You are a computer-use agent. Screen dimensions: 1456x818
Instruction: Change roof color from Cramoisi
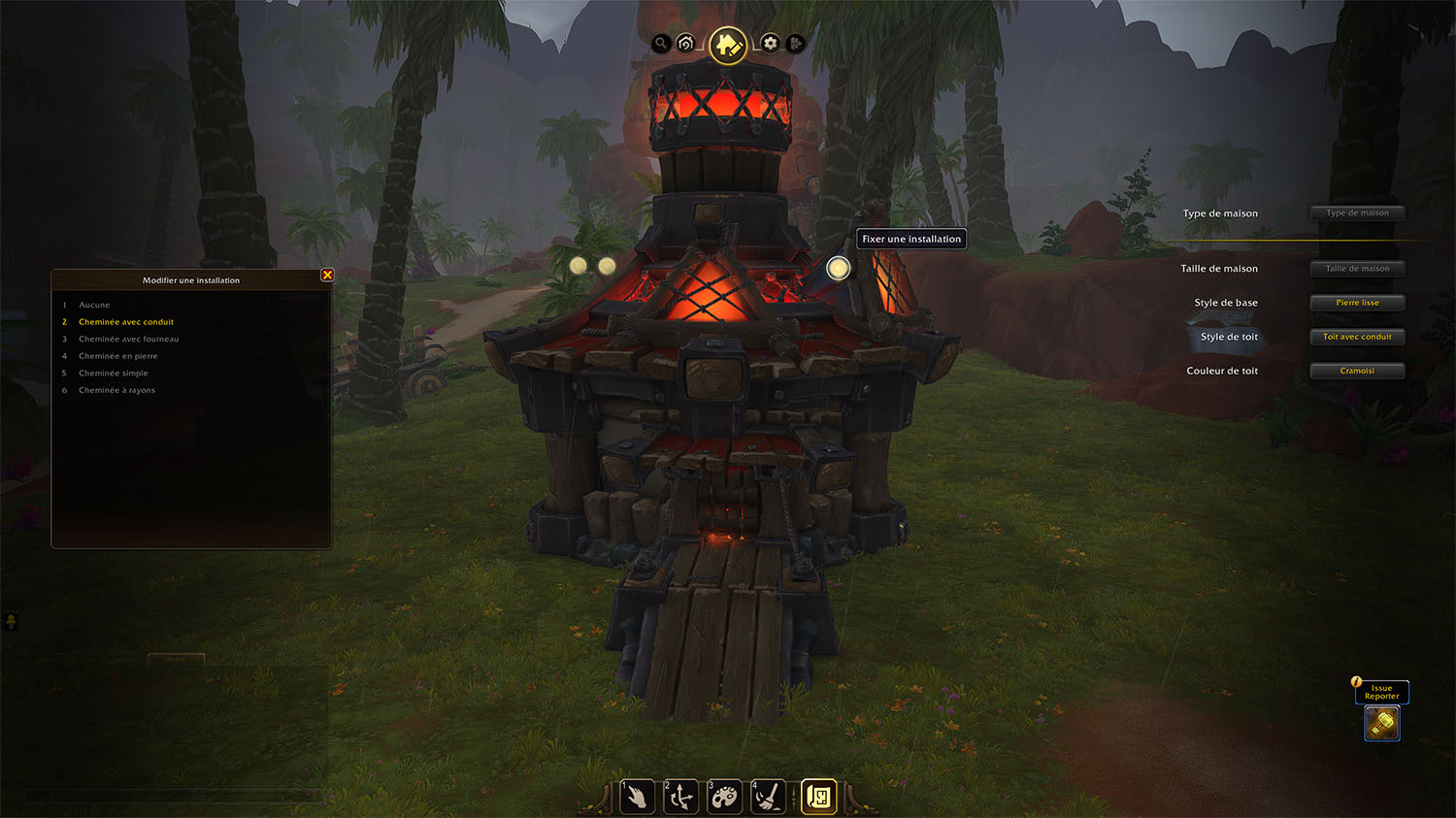[x=1357, y=371]
